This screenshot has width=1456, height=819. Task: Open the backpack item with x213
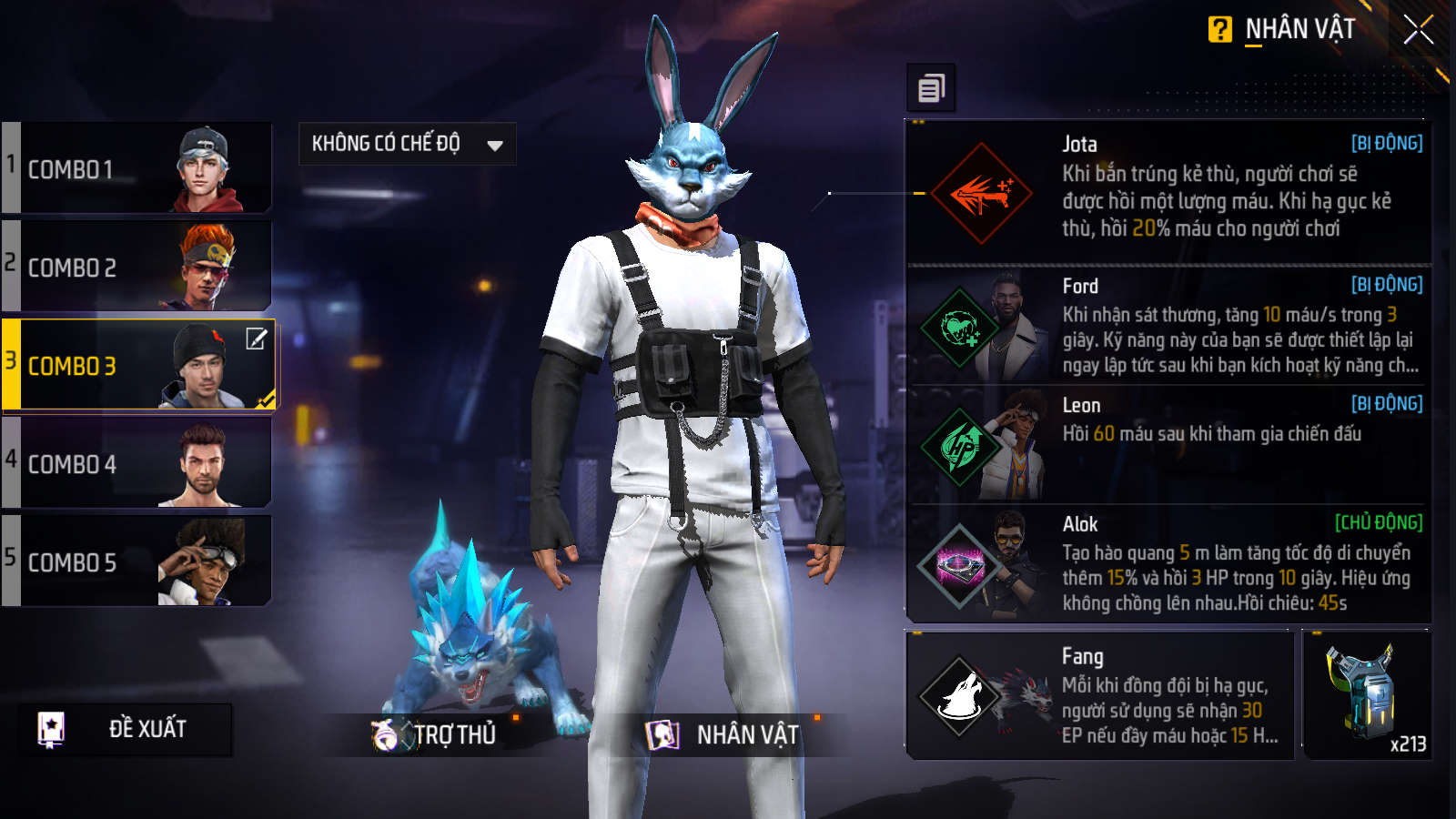click(x=1366, y=695)
